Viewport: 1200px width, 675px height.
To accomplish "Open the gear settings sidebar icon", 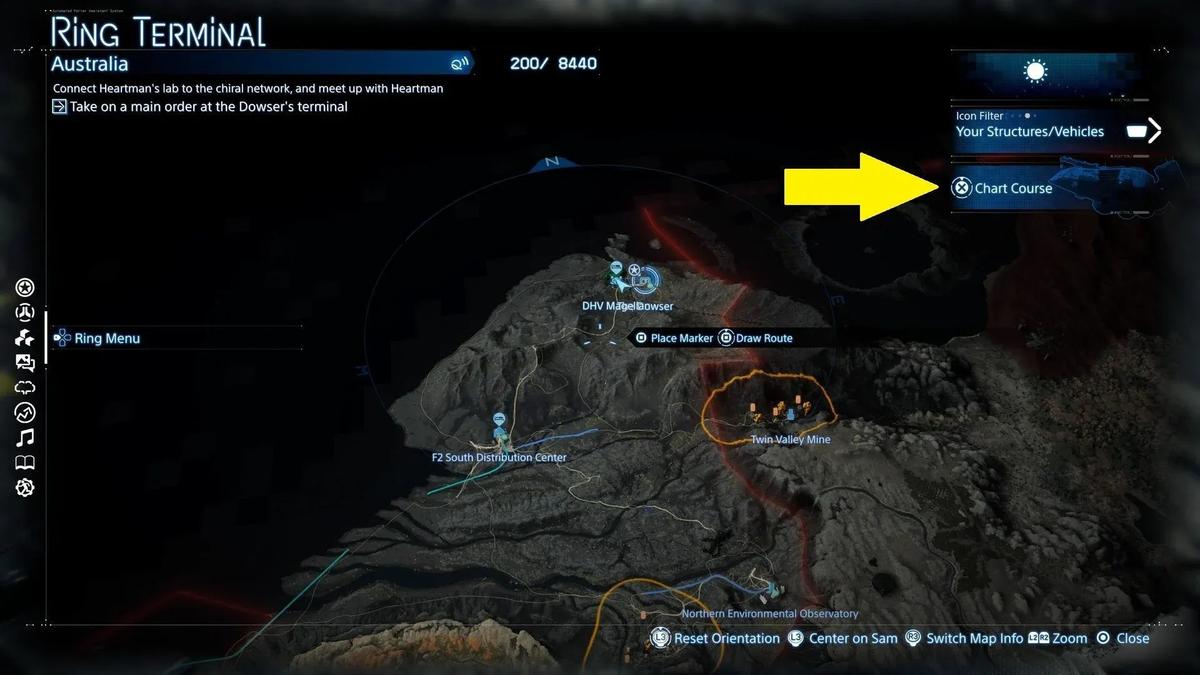I will pyautogui.click(x=25, y=487).
